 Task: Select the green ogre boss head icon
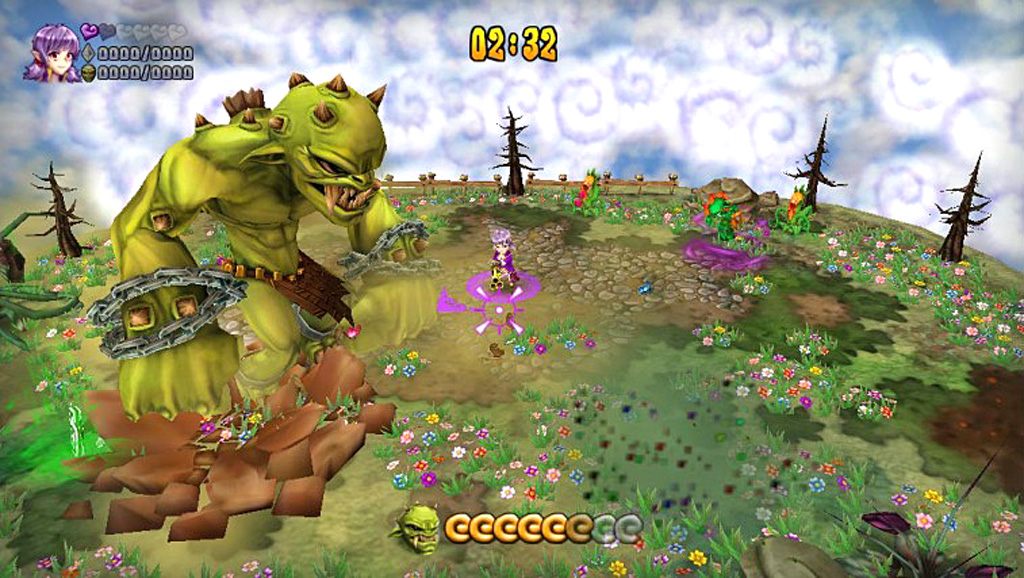tap(417, 528)
